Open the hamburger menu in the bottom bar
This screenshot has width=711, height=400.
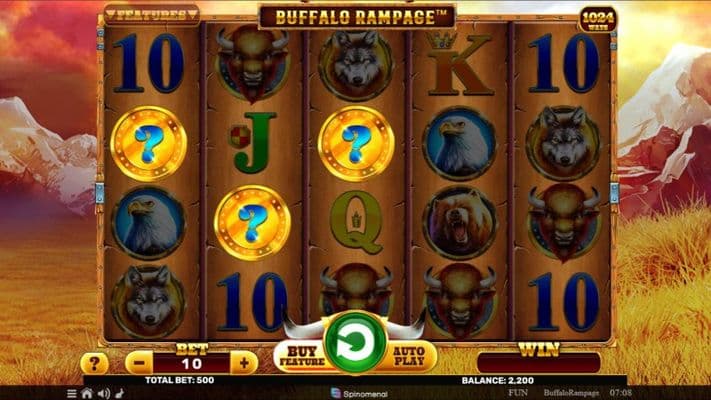(72, 393)
